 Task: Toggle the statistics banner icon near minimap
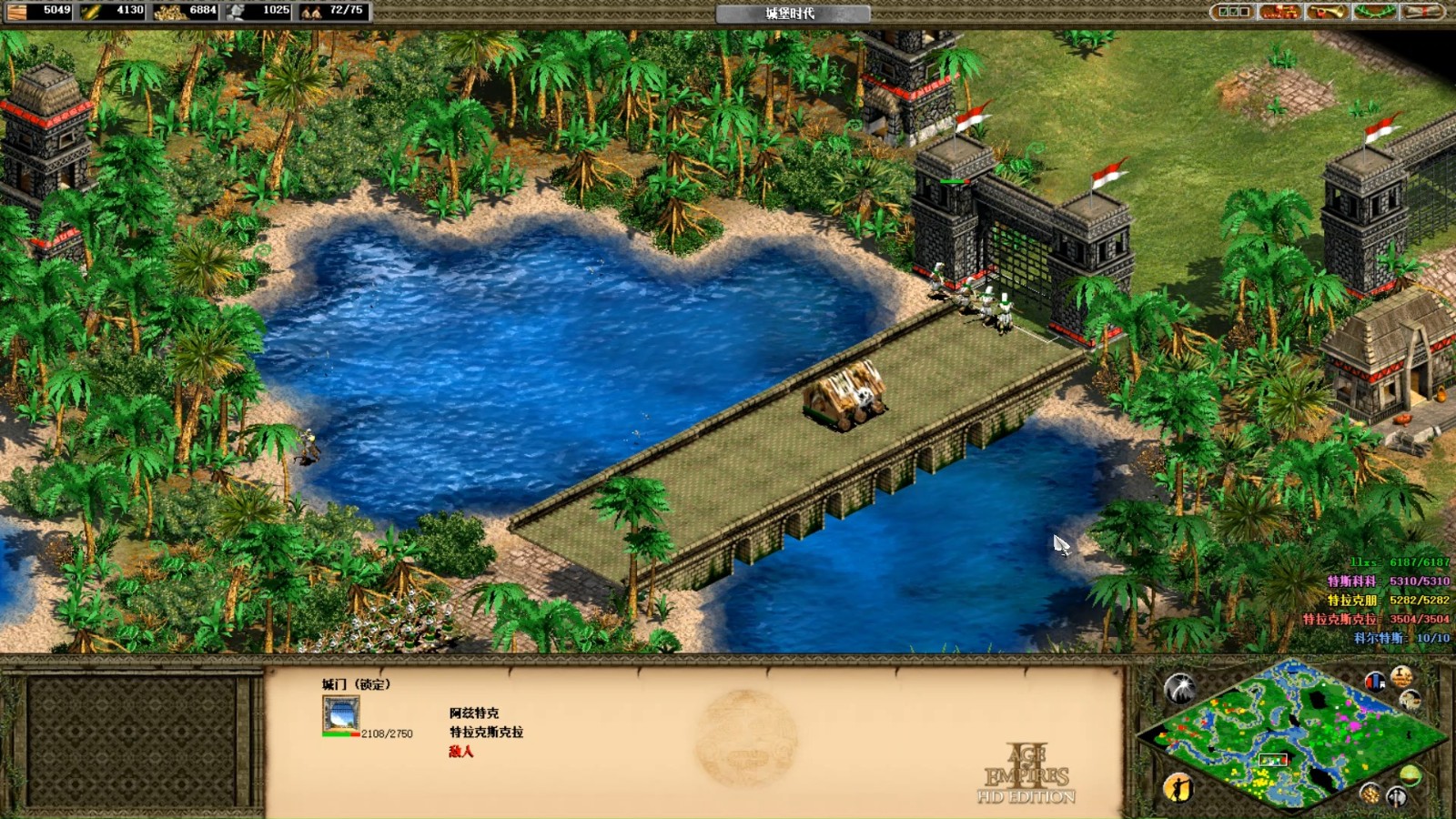click(x=1375, y=680)
